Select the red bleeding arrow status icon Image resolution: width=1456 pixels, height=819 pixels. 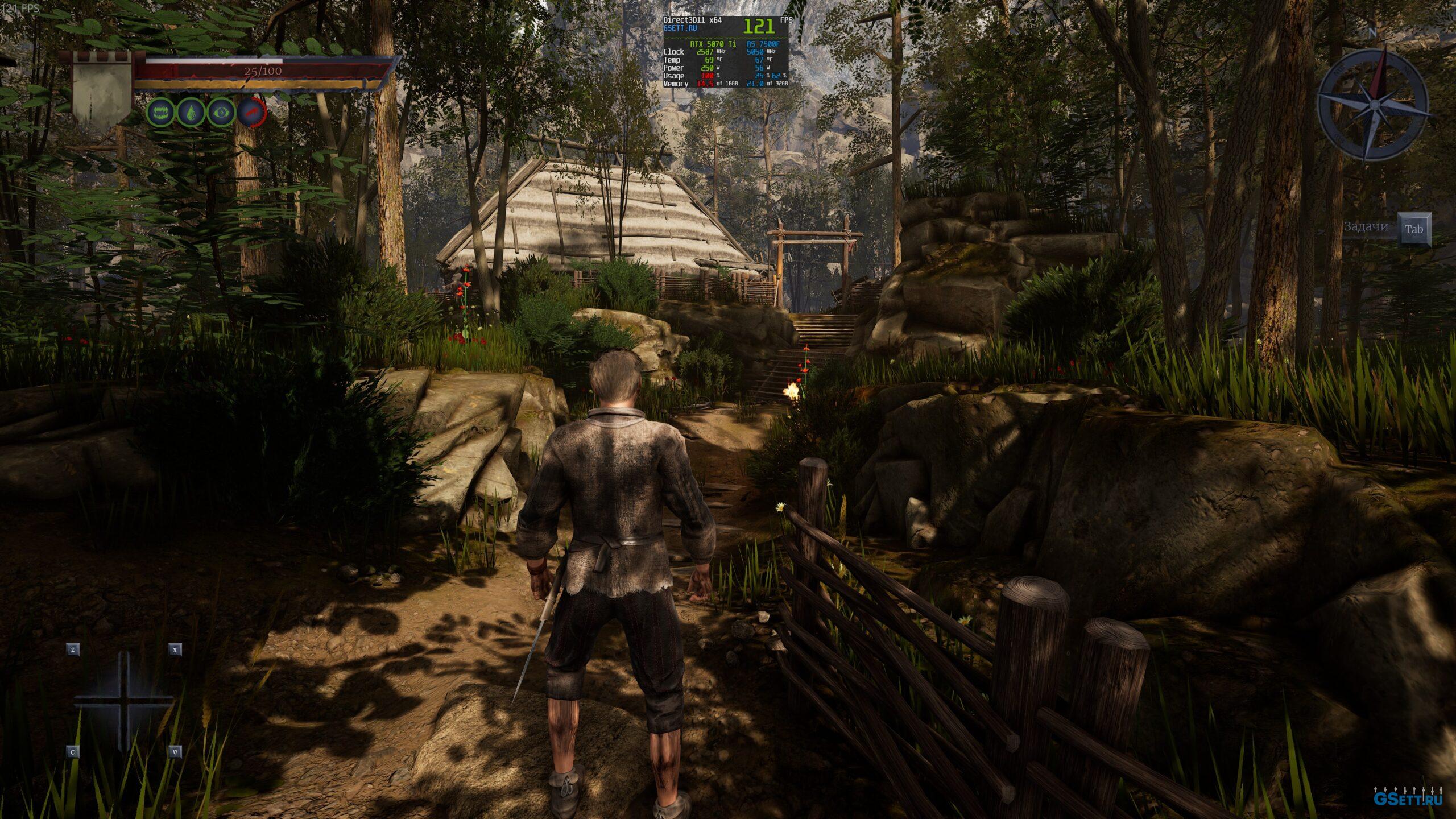(x=251, y=112)
